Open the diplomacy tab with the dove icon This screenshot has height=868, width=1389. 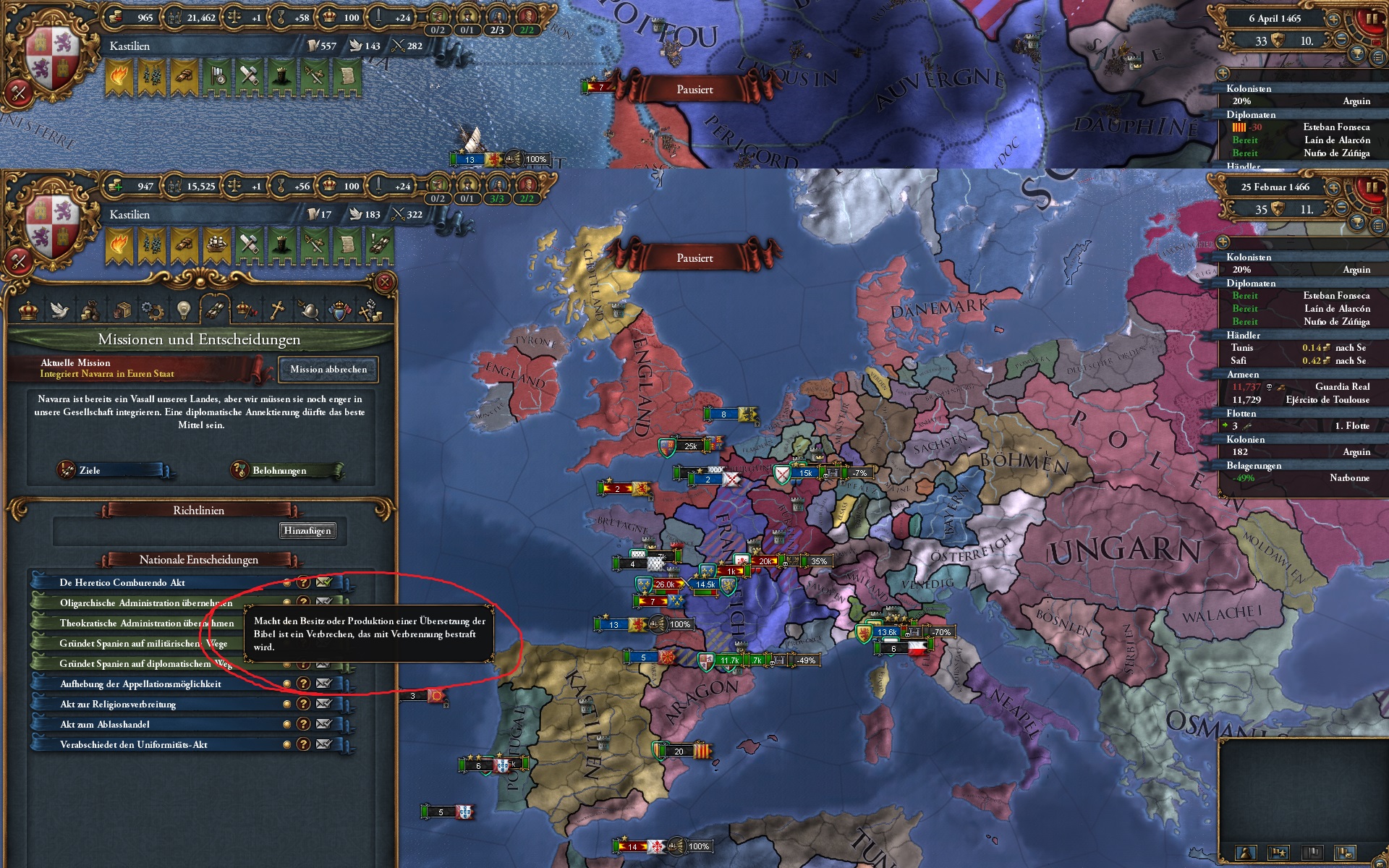click(59, 310)
